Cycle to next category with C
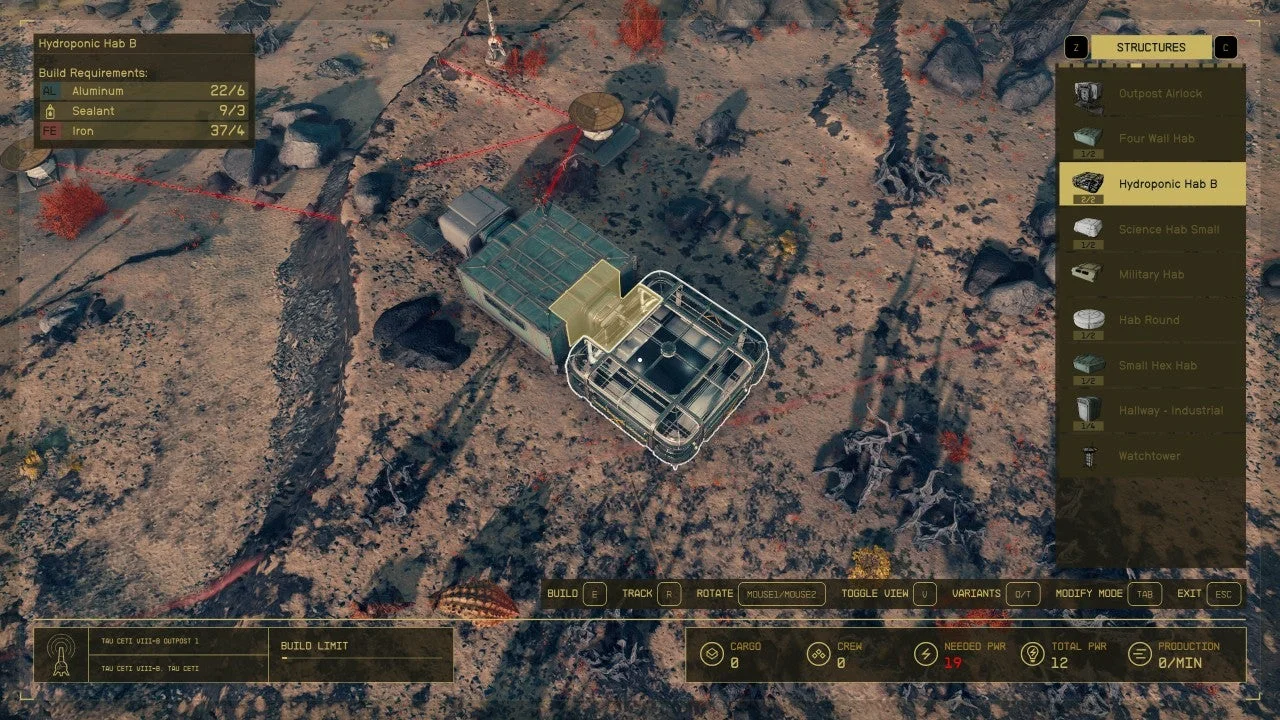The height and width of the screenshot is (720, 1280). click(1225, 46)
